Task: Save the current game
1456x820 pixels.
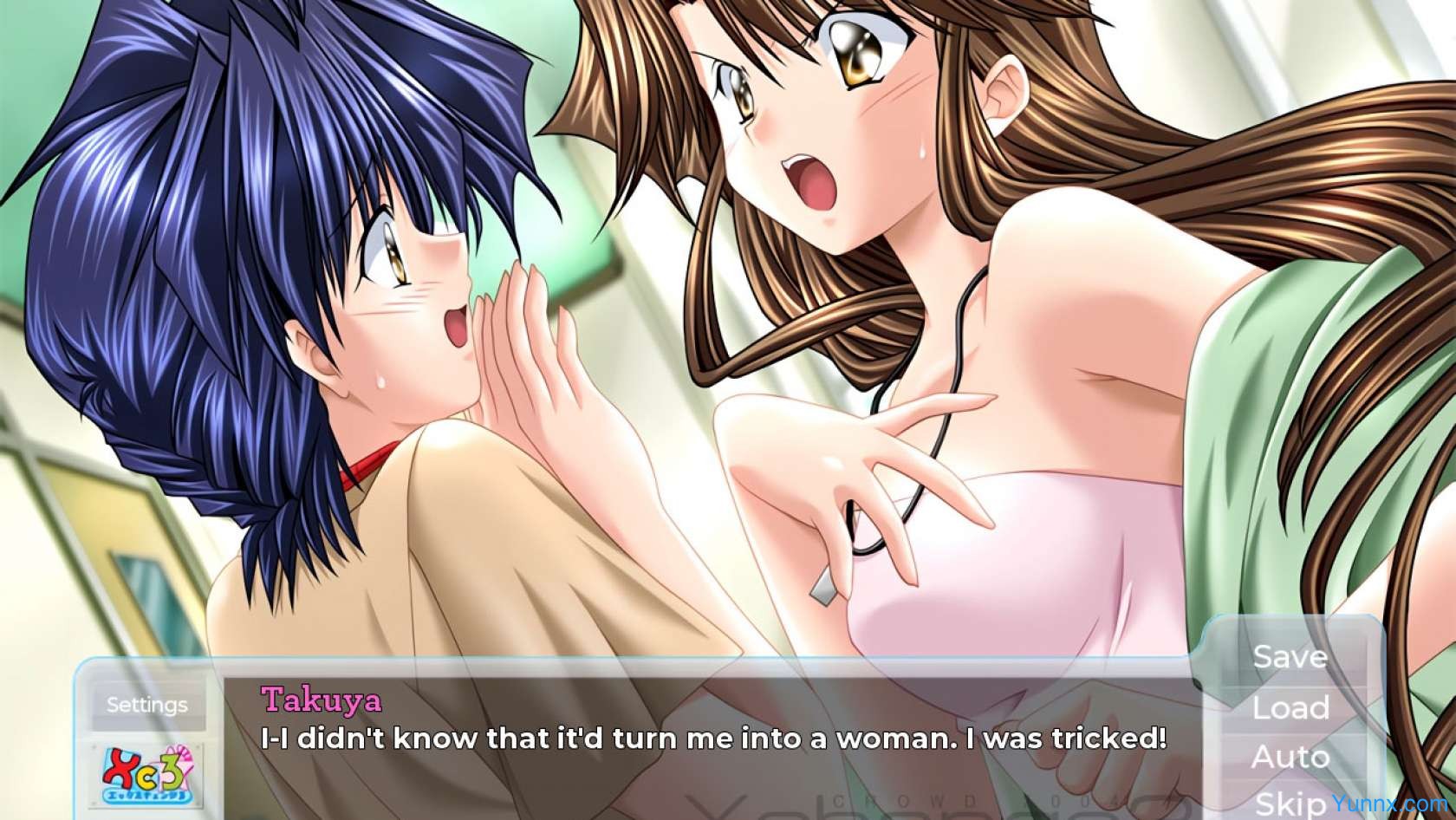Action: pos(1290,656)
